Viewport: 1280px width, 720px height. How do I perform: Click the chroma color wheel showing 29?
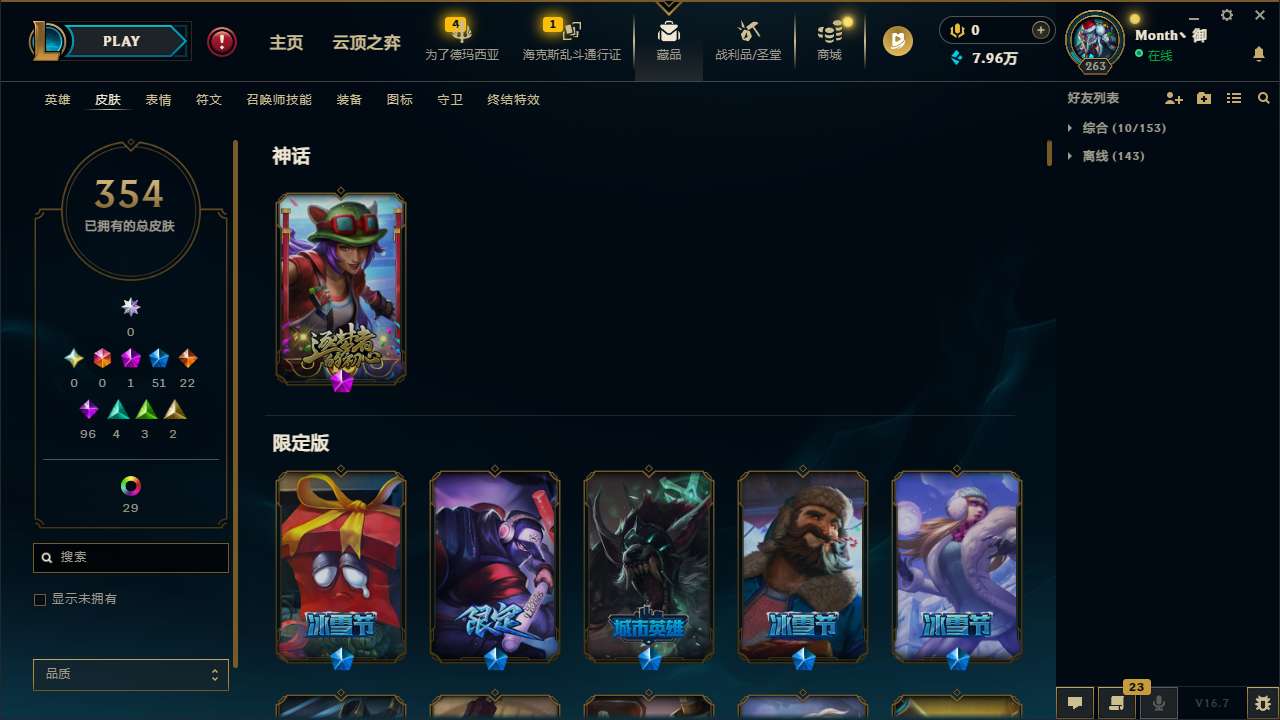point(130,487)
